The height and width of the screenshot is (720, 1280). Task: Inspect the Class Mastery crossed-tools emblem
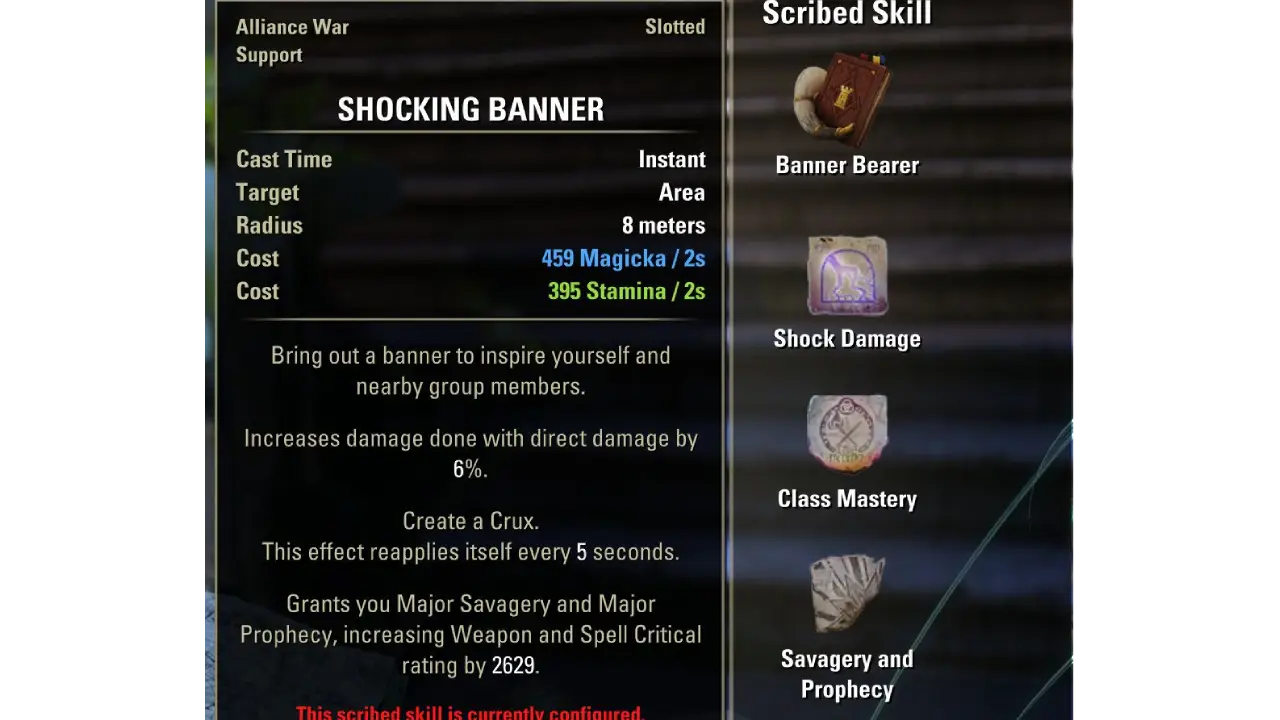[847, 434]
